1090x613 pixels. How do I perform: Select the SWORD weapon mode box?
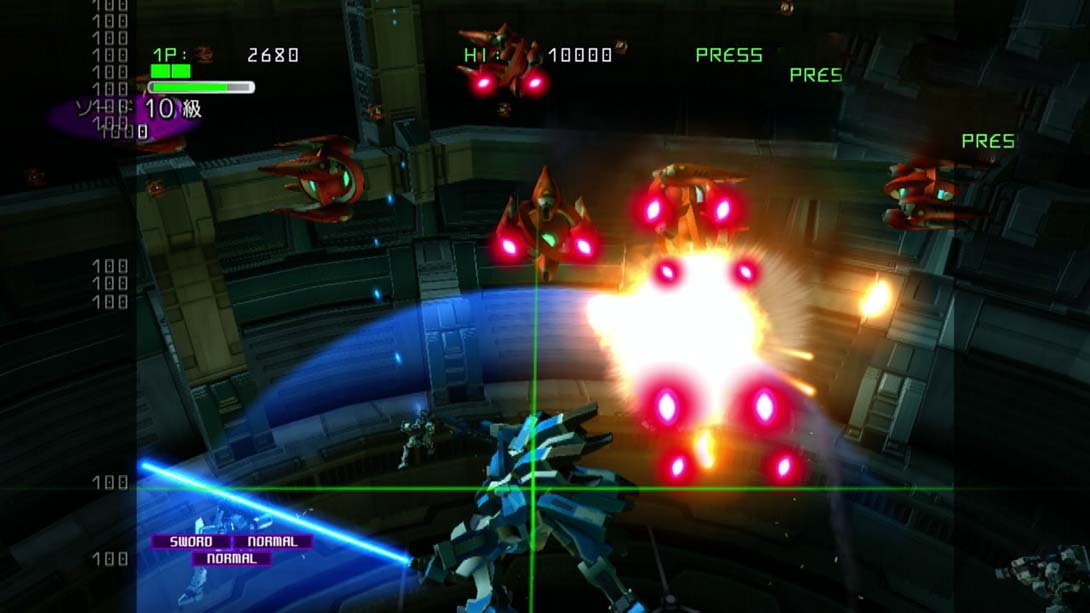coord(191,542)
